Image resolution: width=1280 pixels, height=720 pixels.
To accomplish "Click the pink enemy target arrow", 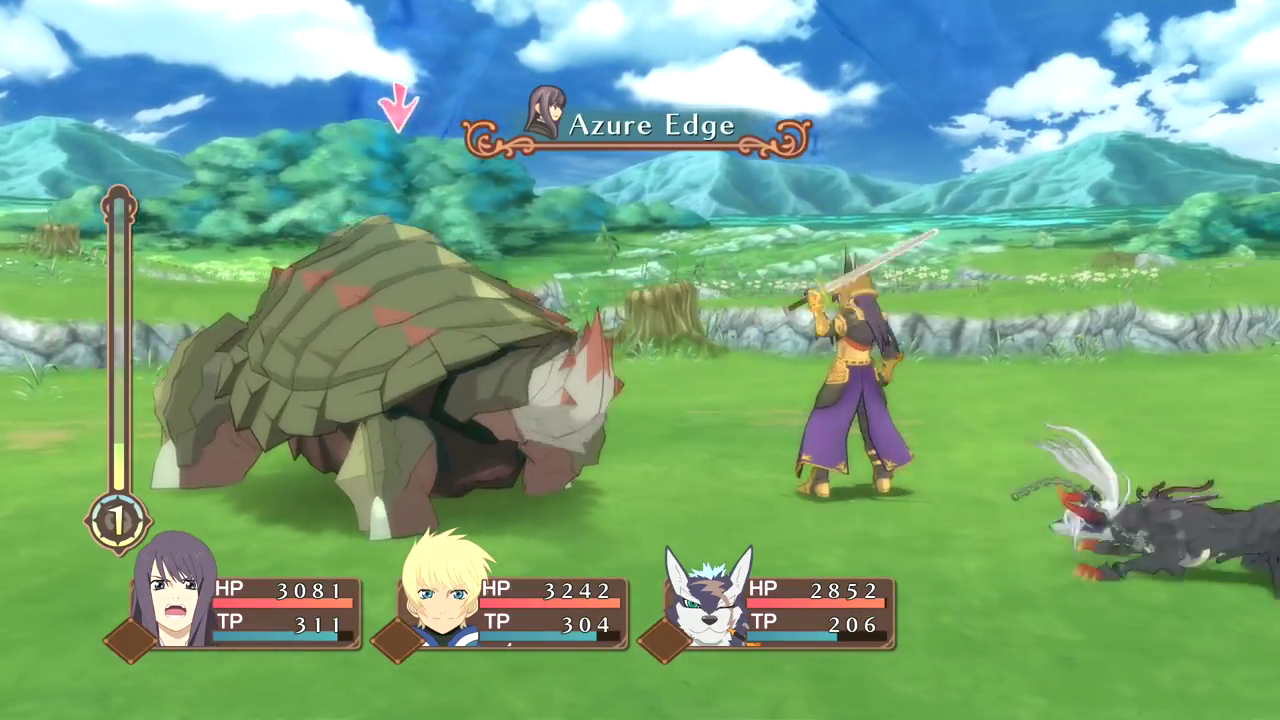I will 398,107.
